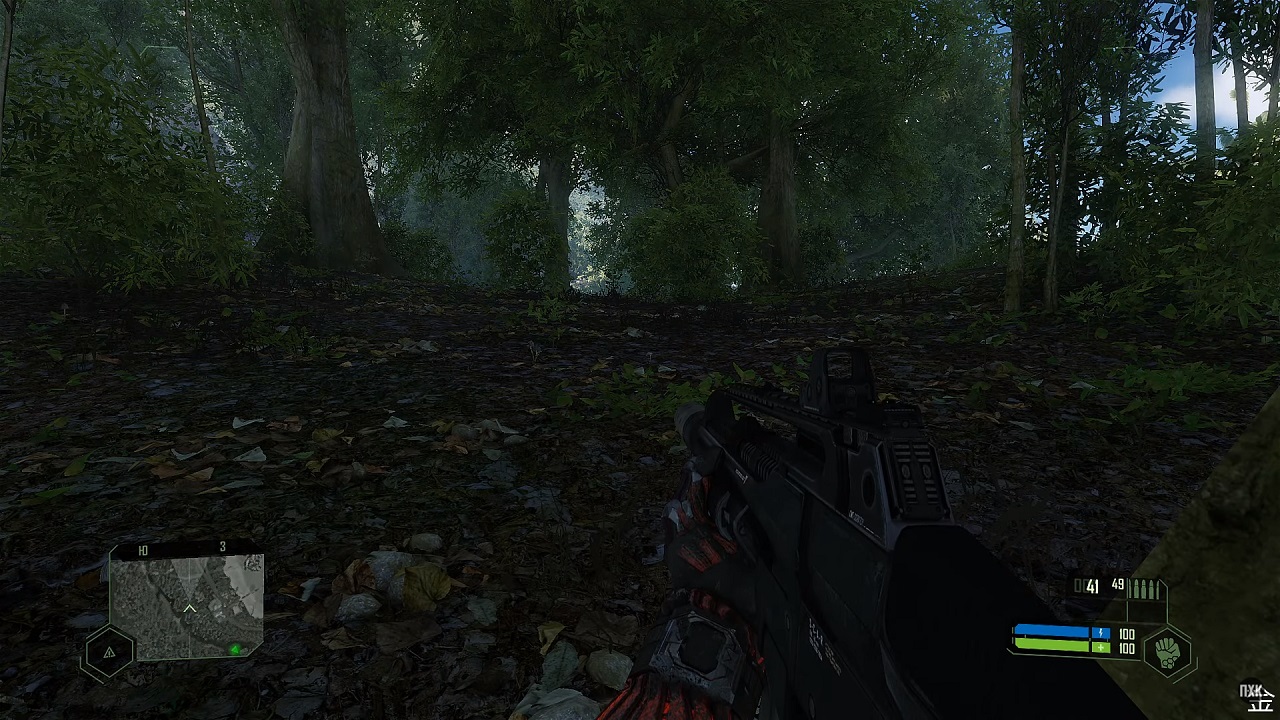Click the green health bar
1280x720 pixels.
coord(1052,645)
